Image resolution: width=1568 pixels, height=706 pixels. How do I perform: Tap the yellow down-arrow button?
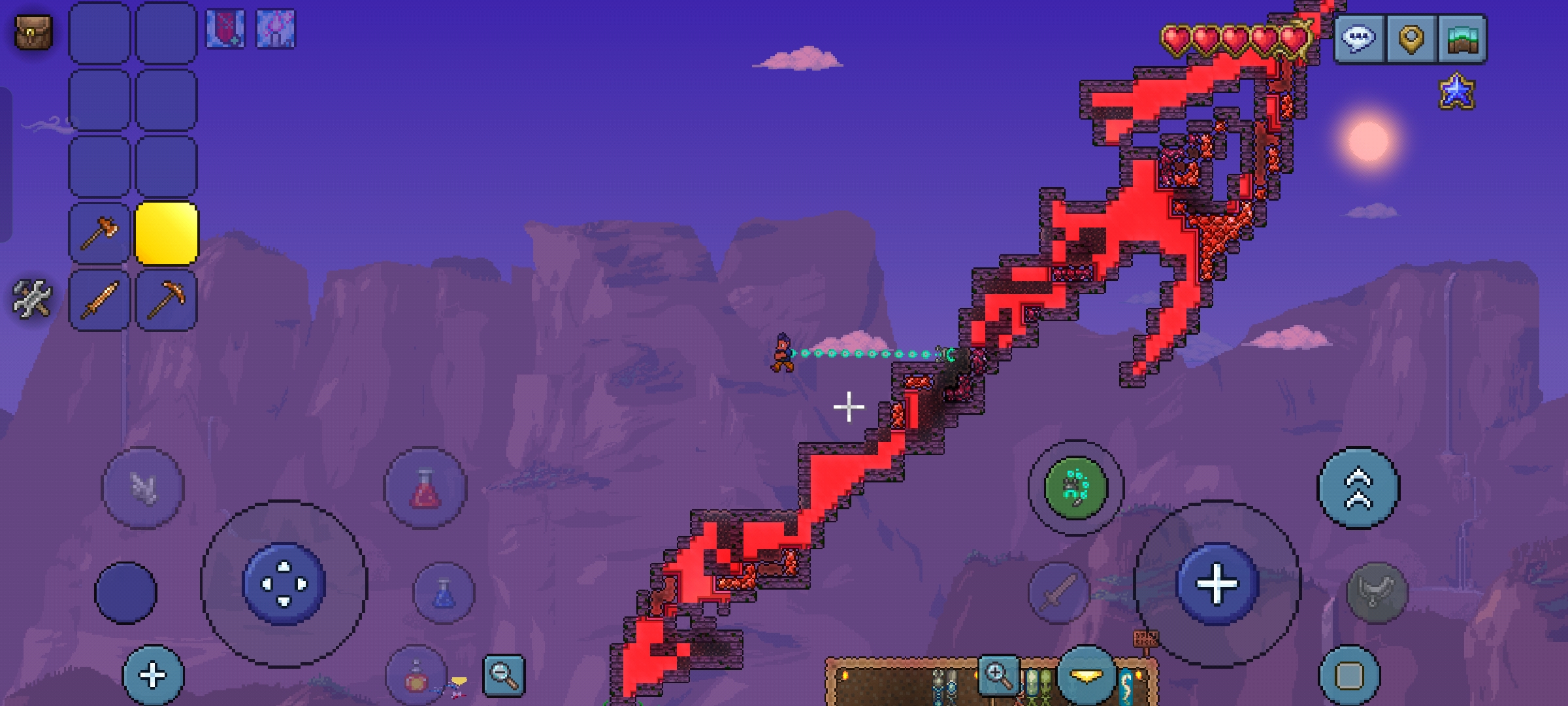(1086, 677)
